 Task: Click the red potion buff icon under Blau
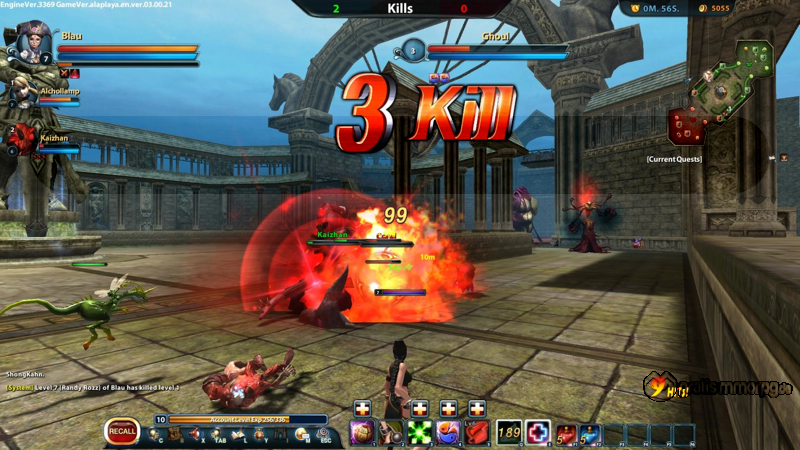(74, 73)
